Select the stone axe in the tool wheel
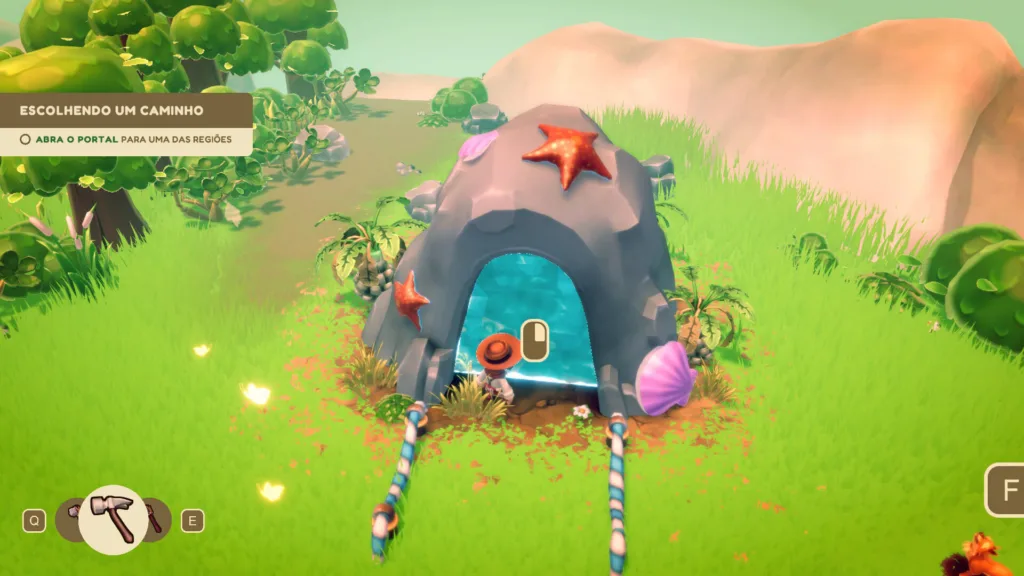Viewport: 1024px width, 576px height. (112, 519)
